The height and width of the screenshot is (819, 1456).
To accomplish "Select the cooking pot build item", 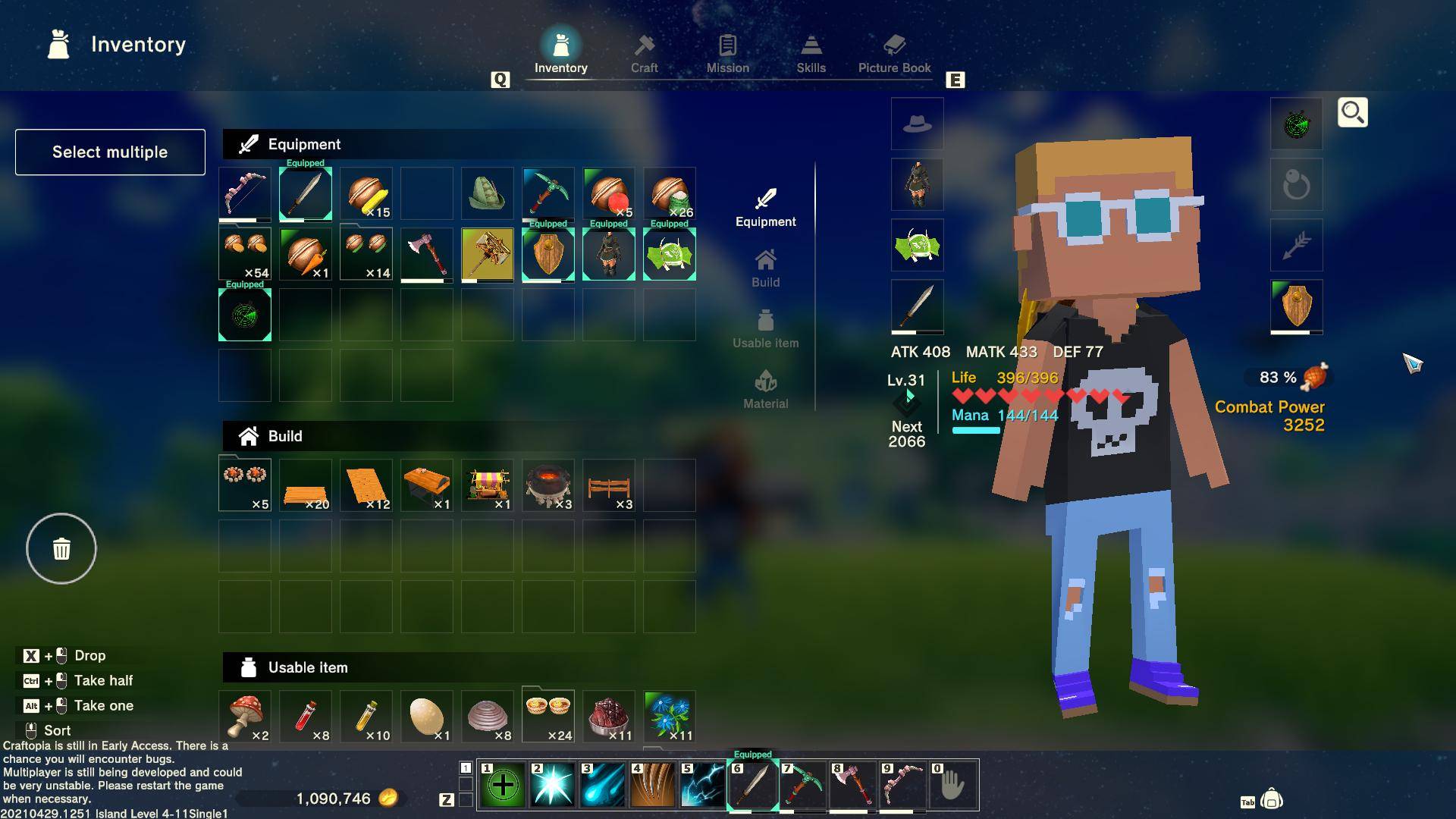I will (x=548, y=485).
